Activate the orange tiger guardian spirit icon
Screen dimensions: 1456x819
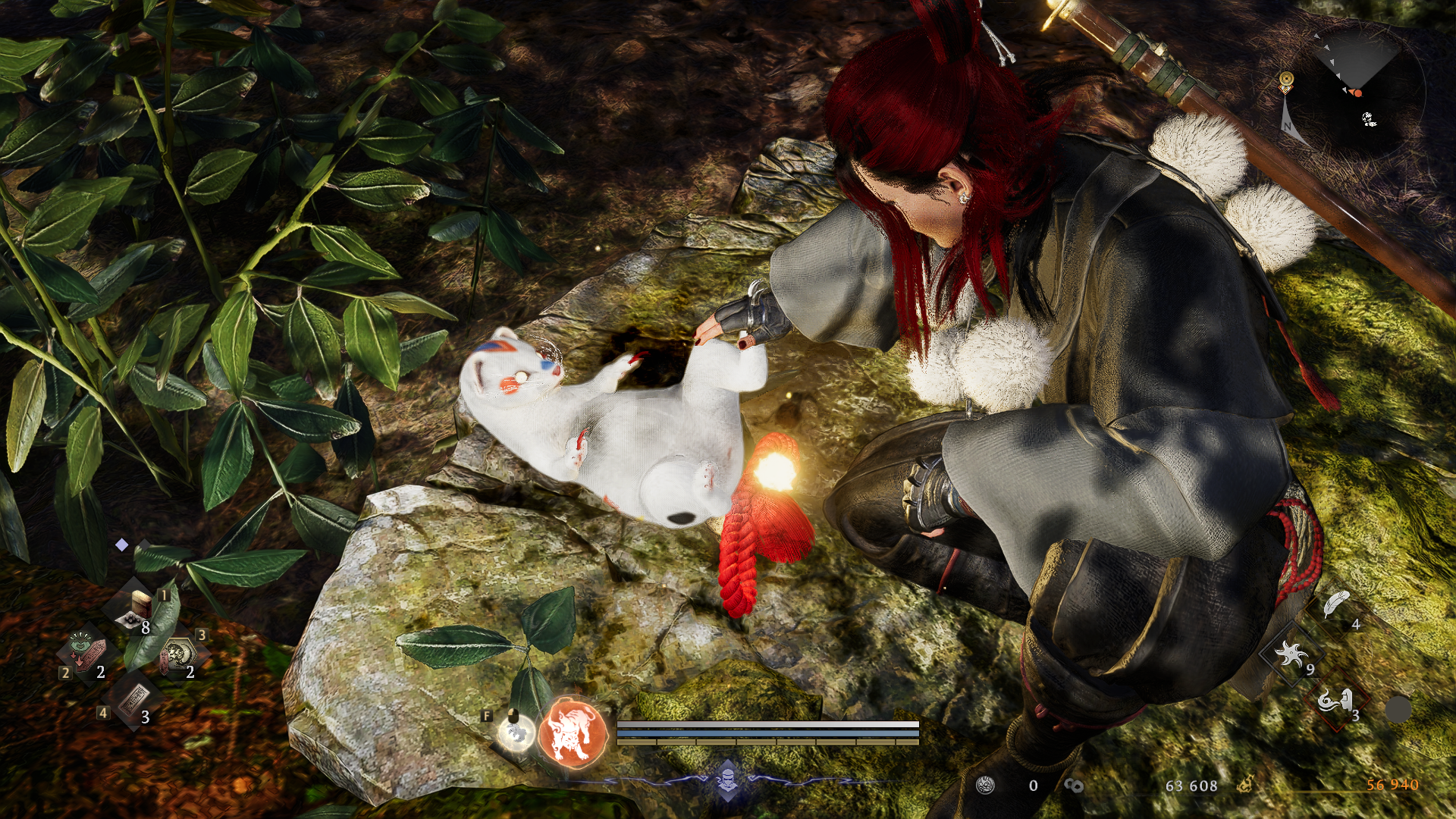(x=573, y=733)
